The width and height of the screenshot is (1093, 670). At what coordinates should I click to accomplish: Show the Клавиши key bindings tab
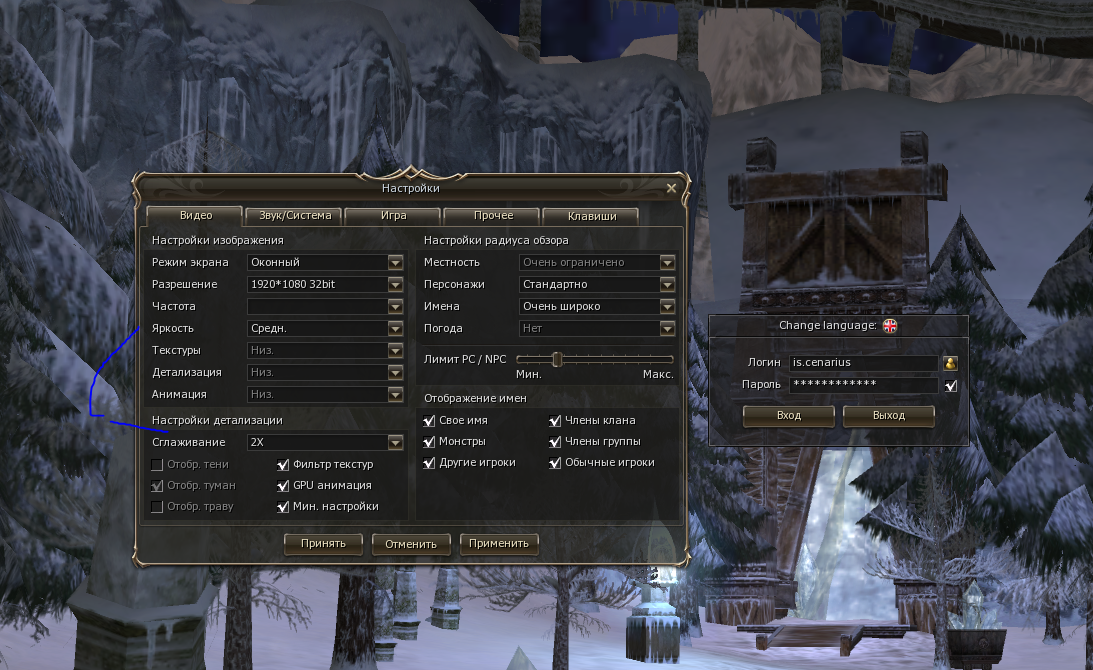click(590, 216)
